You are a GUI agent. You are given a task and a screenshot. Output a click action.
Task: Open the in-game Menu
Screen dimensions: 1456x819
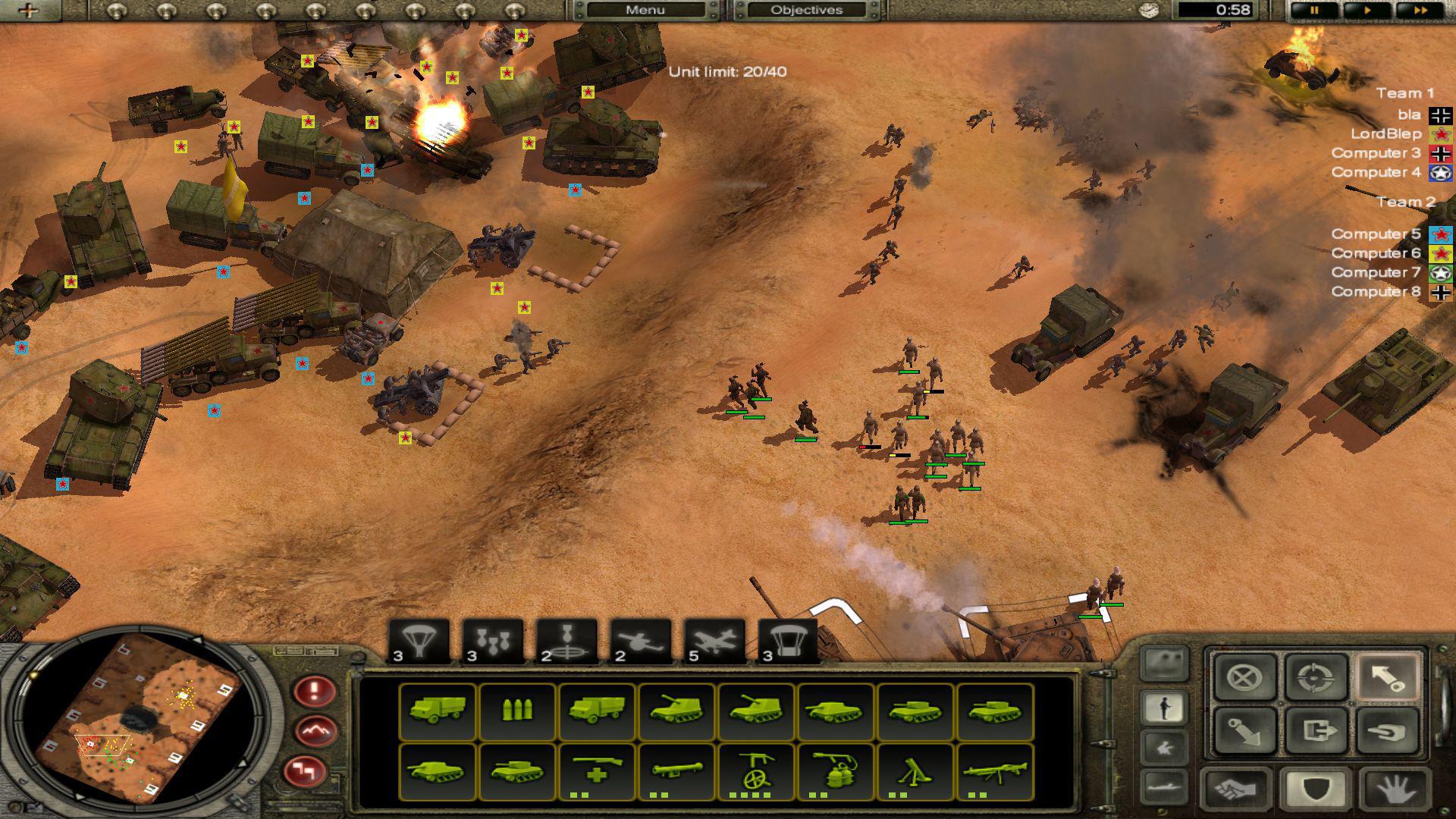click(645, 10)
